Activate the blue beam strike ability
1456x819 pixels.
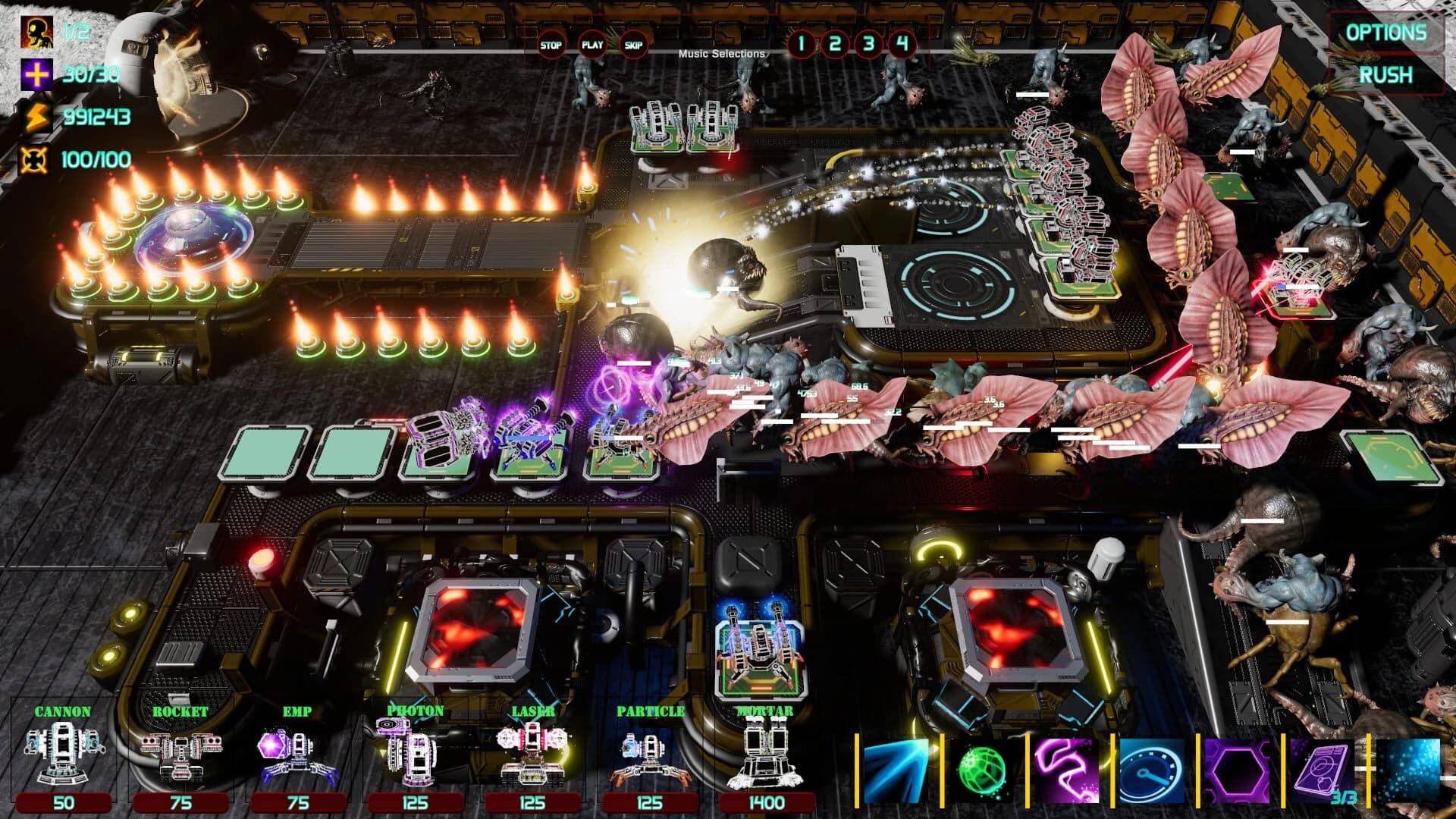coord(895,767)
